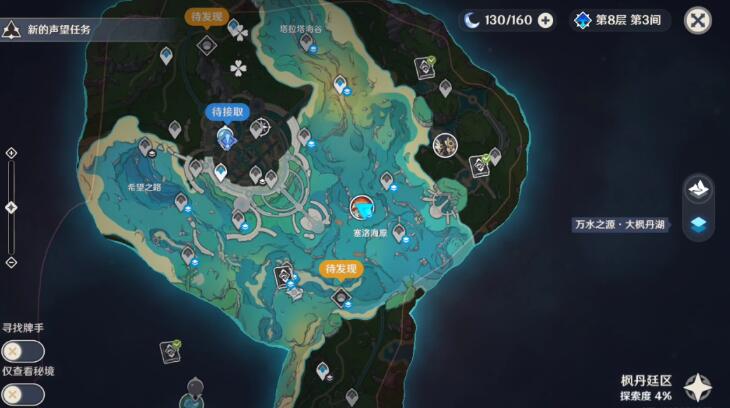Select the 待接取 quest marker label
730x408 pixels.
227,112
